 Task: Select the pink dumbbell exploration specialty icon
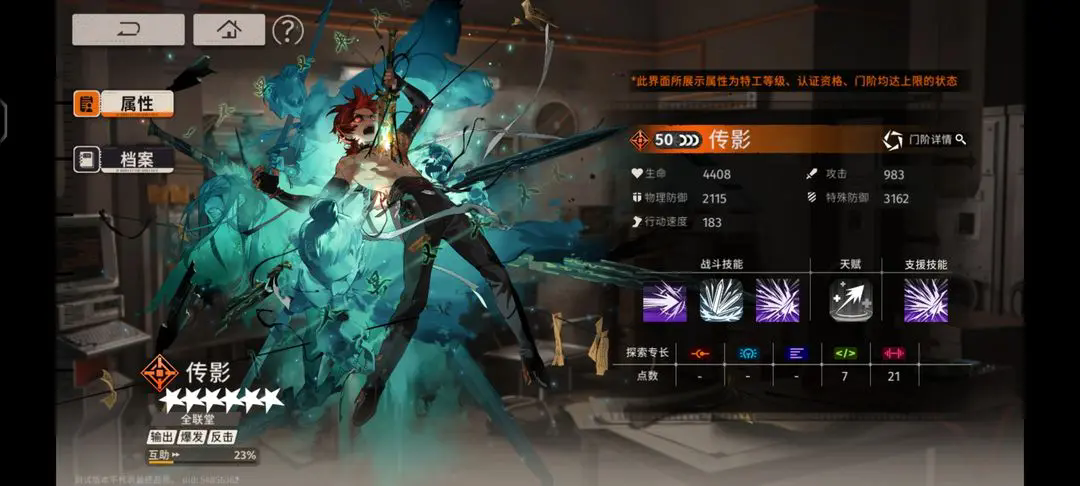[893, 352]
